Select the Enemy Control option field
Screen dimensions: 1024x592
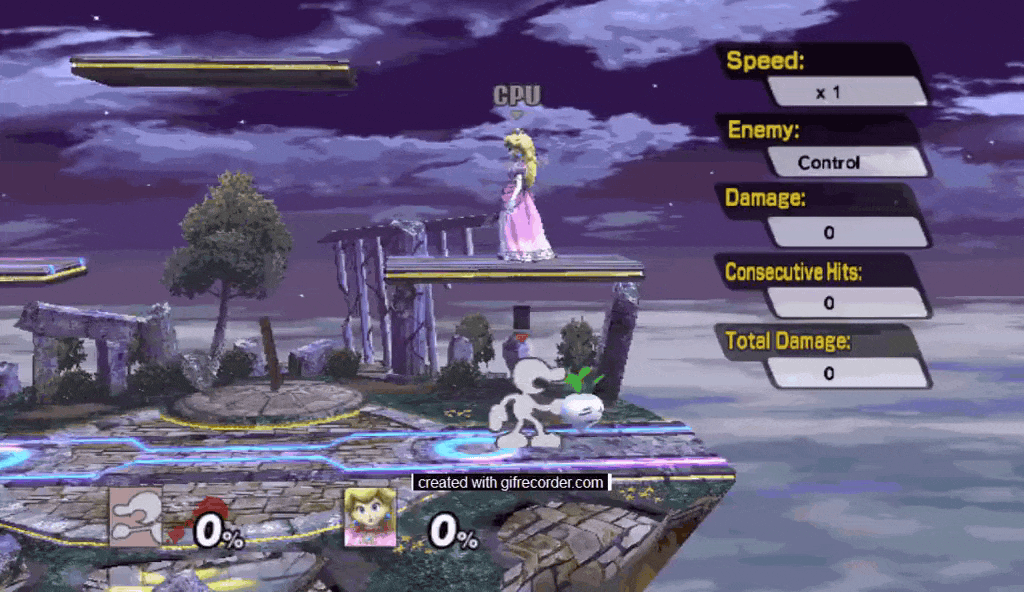click(848, 162)
